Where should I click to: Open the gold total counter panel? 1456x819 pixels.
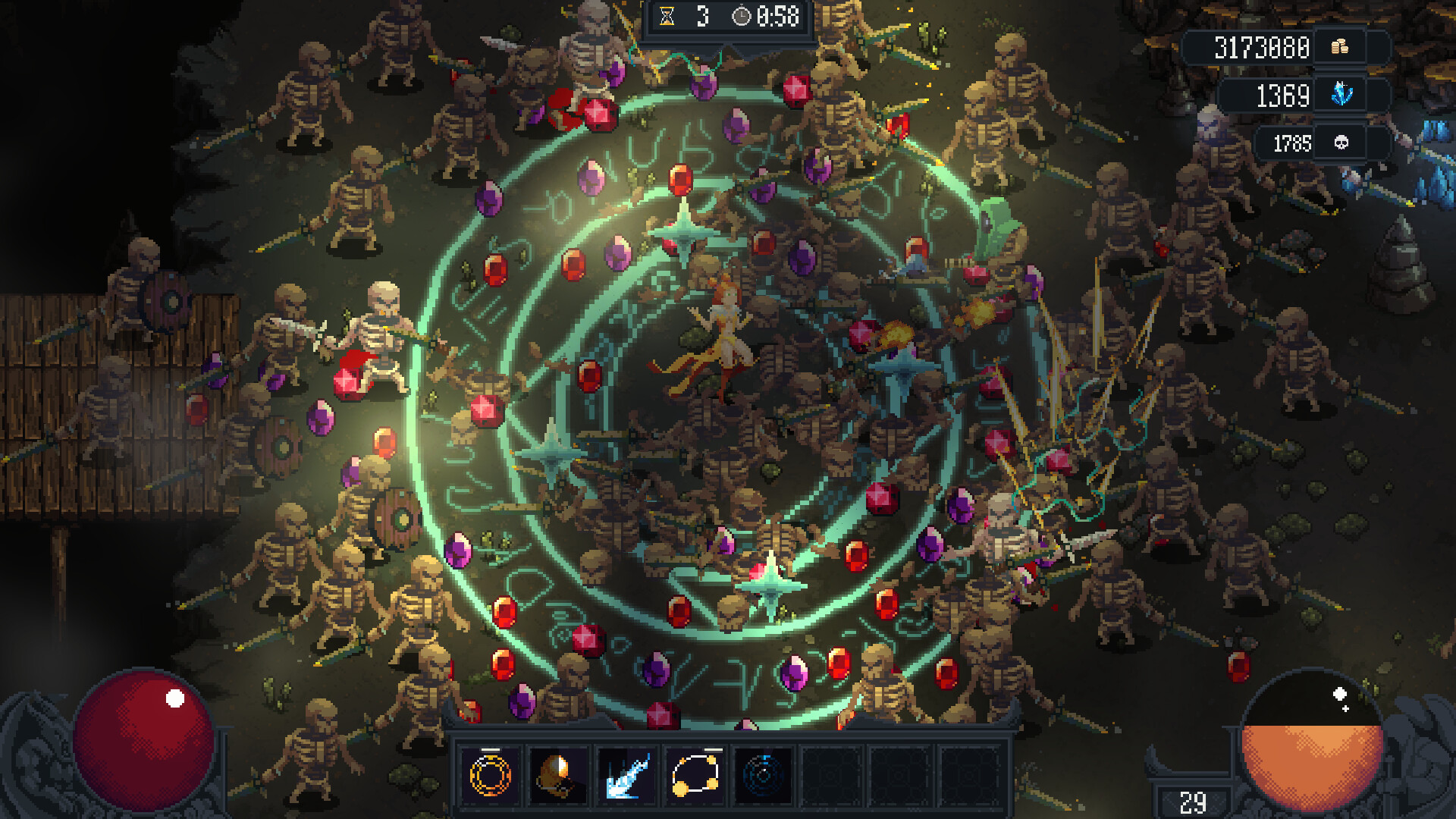tap(1263, 47)
